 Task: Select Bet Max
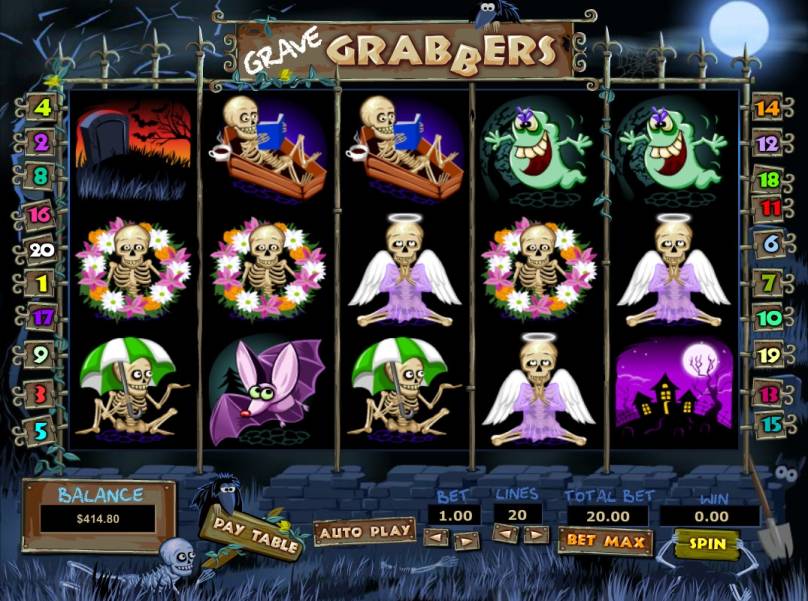[x=604, y=541]
